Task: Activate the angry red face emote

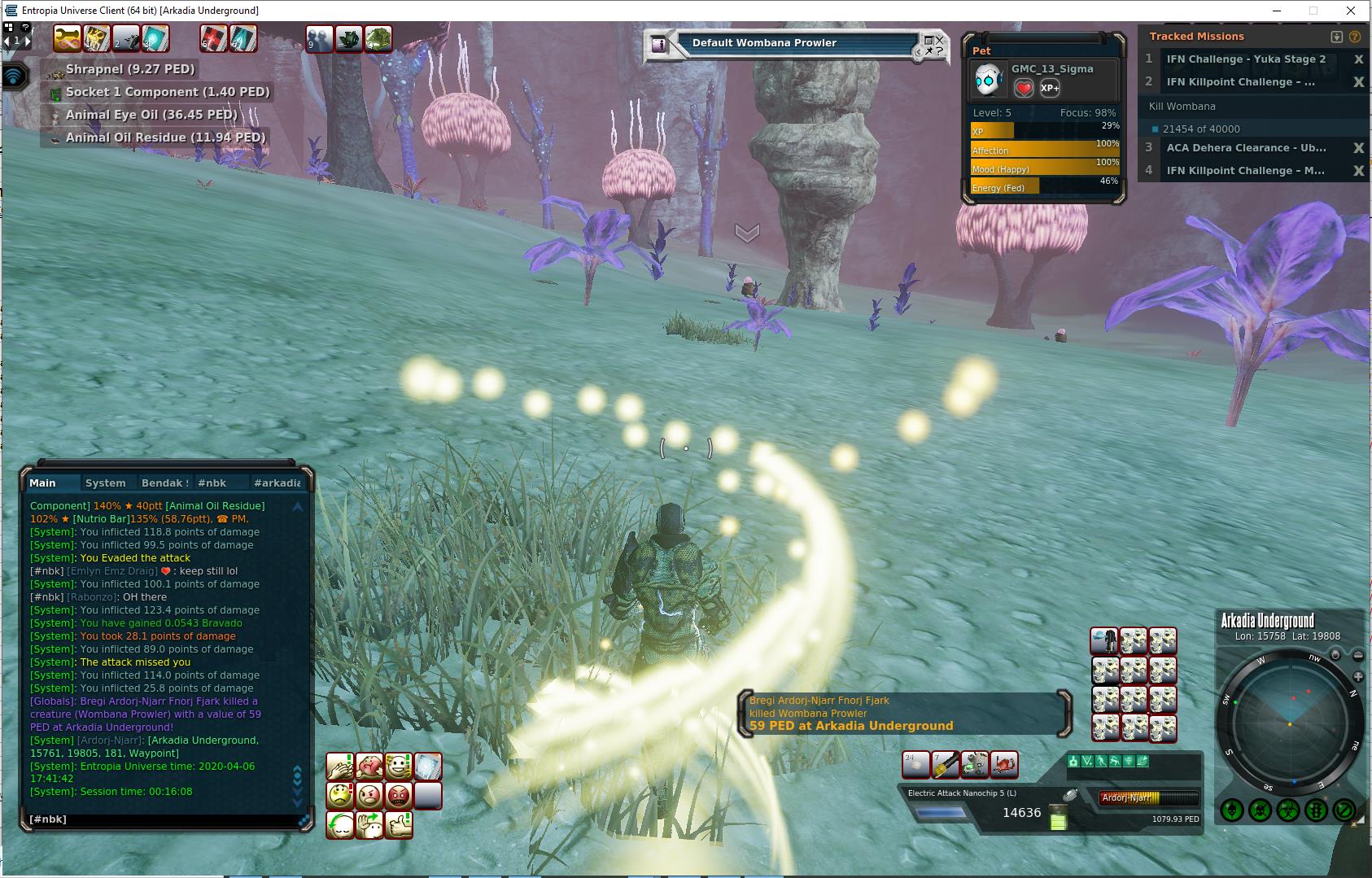Action: [399, 796]
